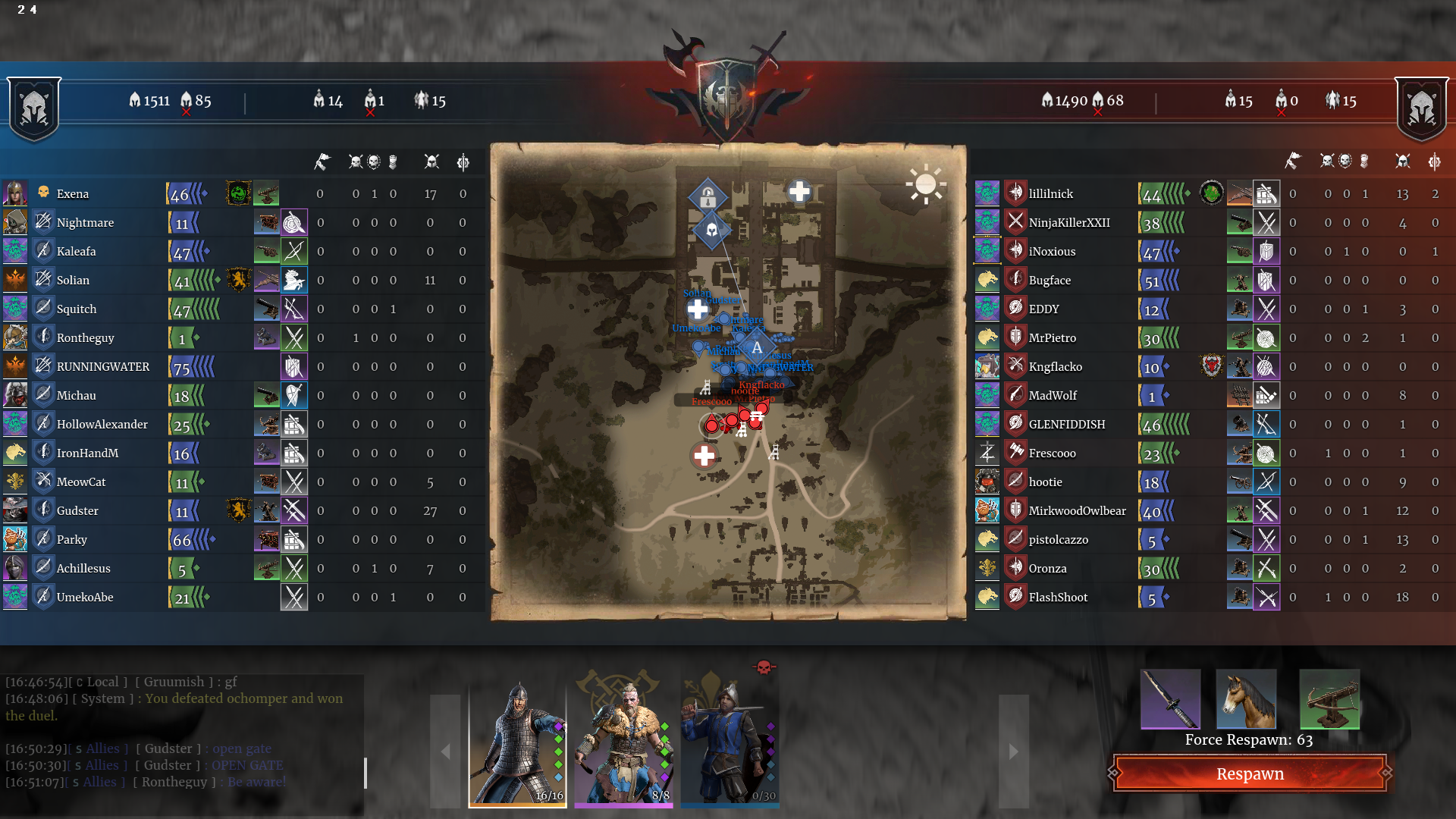1456x819 pixels.
Task: Select the red cross spawn point on map
Action: 704,456
